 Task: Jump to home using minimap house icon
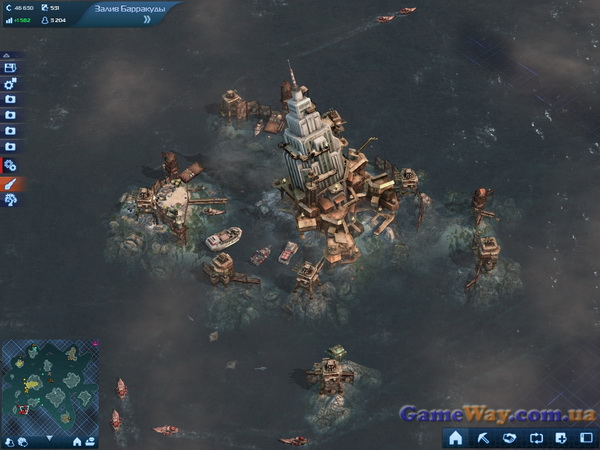click(x=77, y=441)
